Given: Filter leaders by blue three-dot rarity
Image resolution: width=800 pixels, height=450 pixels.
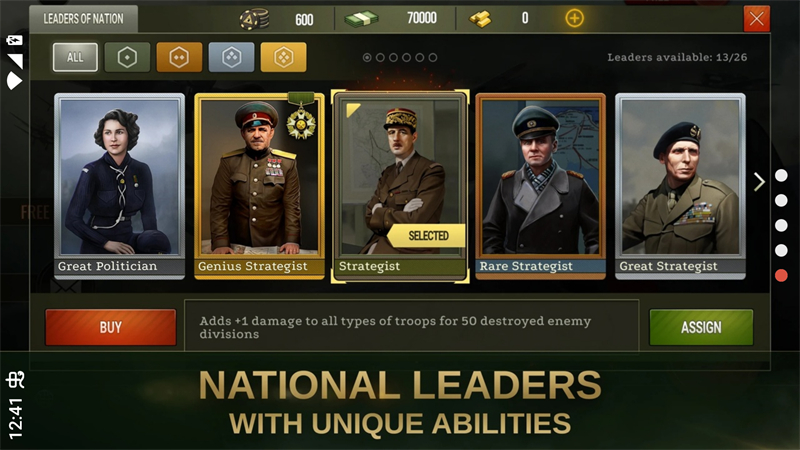Looking at the screenshot, I should (x=231, y=57).
